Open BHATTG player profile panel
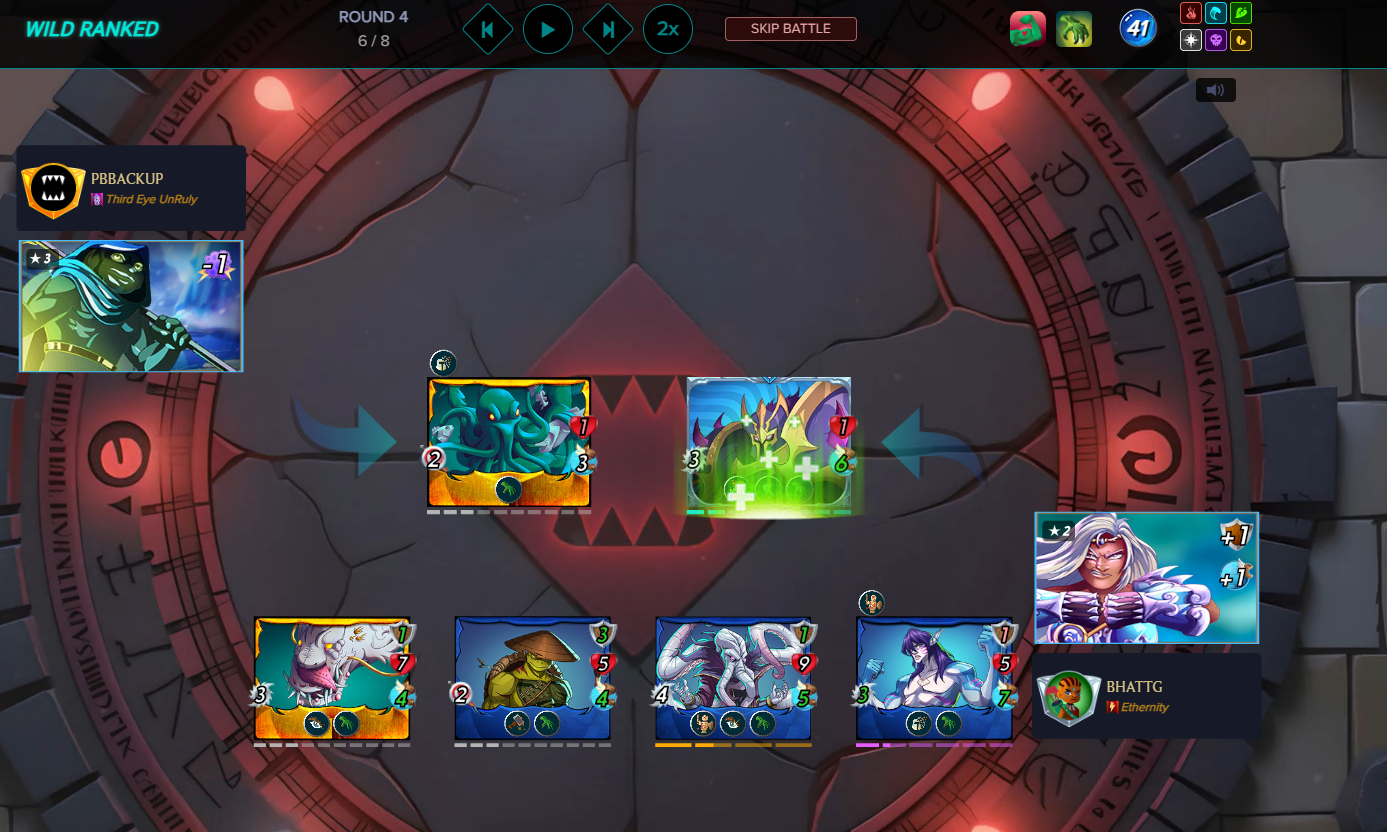 click(x=1146, y=696)
